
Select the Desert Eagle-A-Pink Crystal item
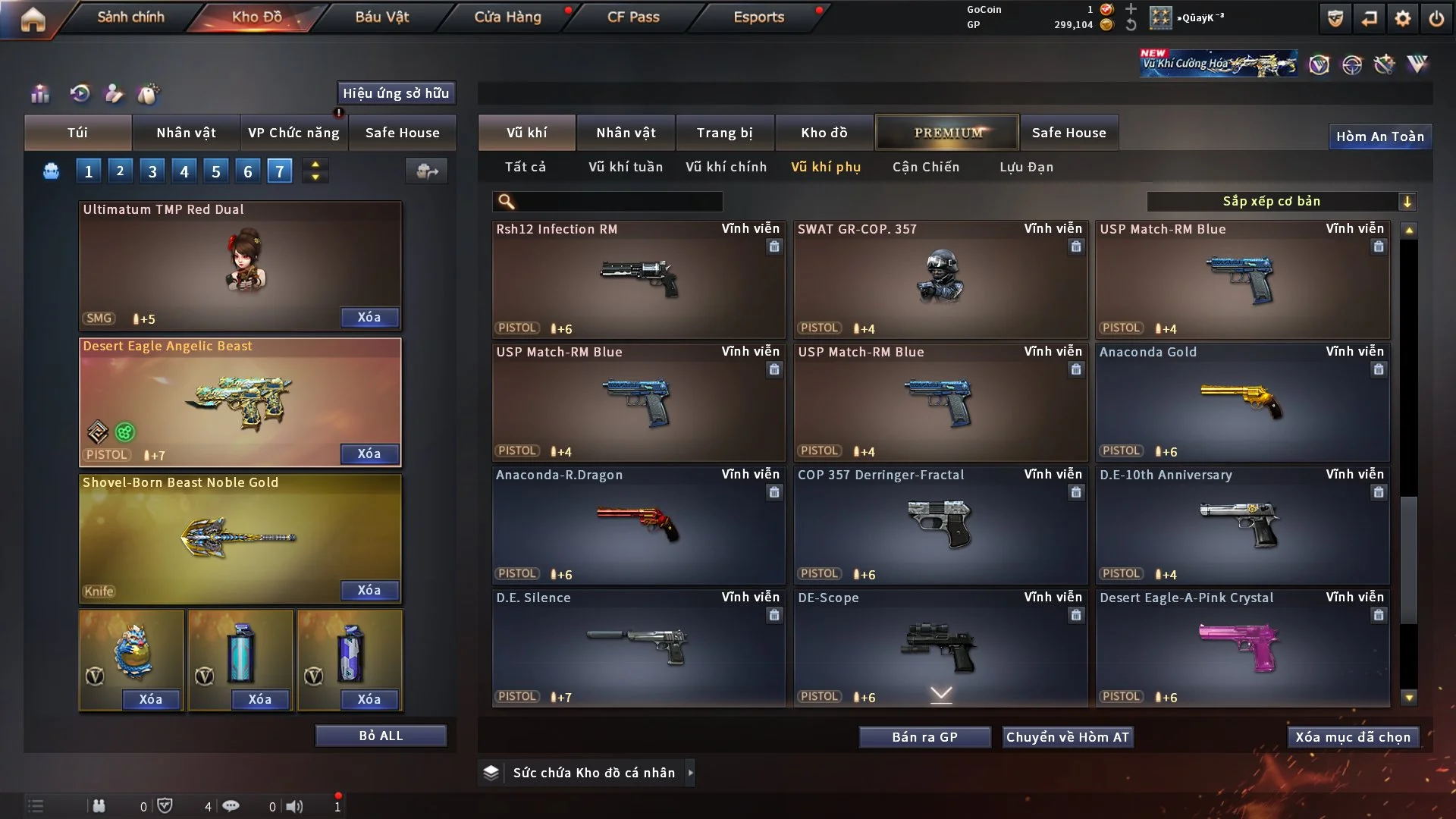coord(1242,648)
